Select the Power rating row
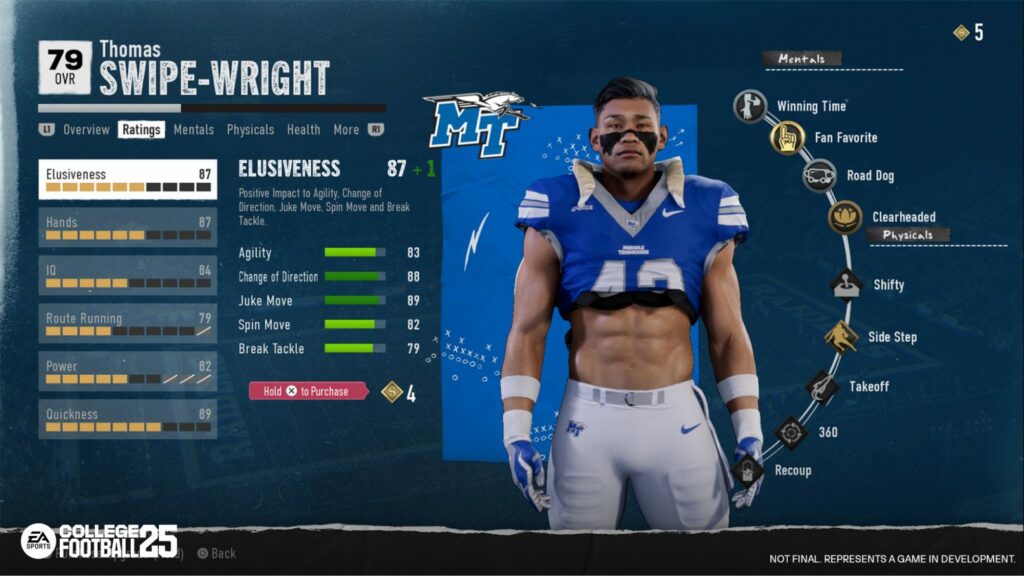1024x576 pixels. (128, 371)
